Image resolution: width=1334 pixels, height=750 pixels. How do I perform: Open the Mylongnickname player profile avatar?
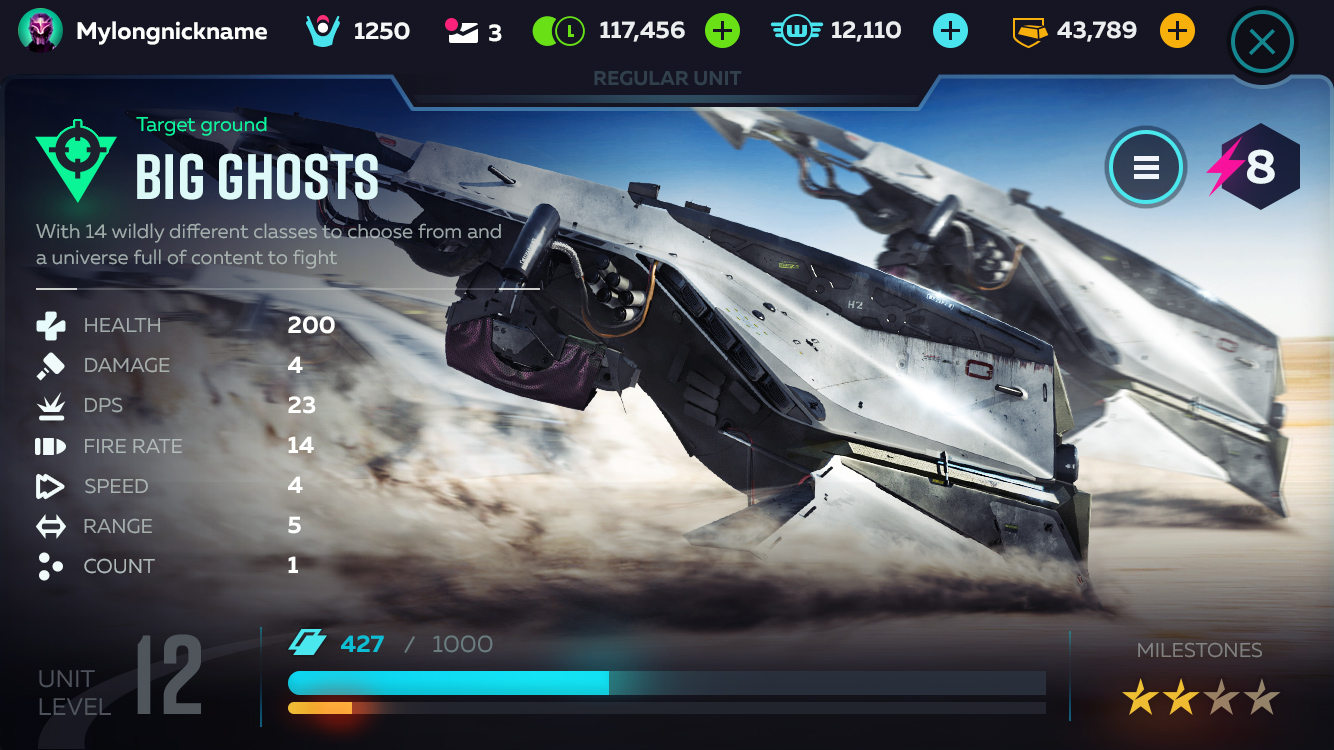(x=40, y=31)
